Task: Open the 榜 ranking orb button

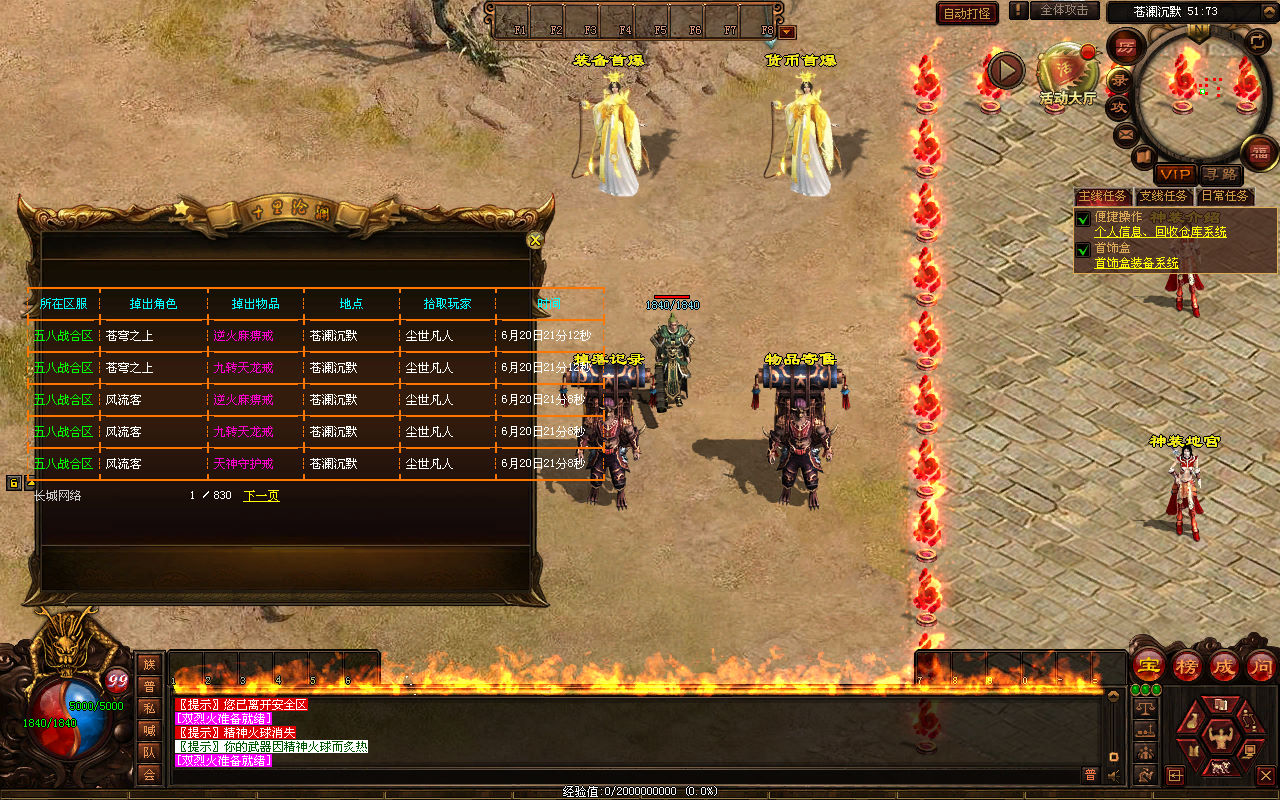Action: point(1187,666)
